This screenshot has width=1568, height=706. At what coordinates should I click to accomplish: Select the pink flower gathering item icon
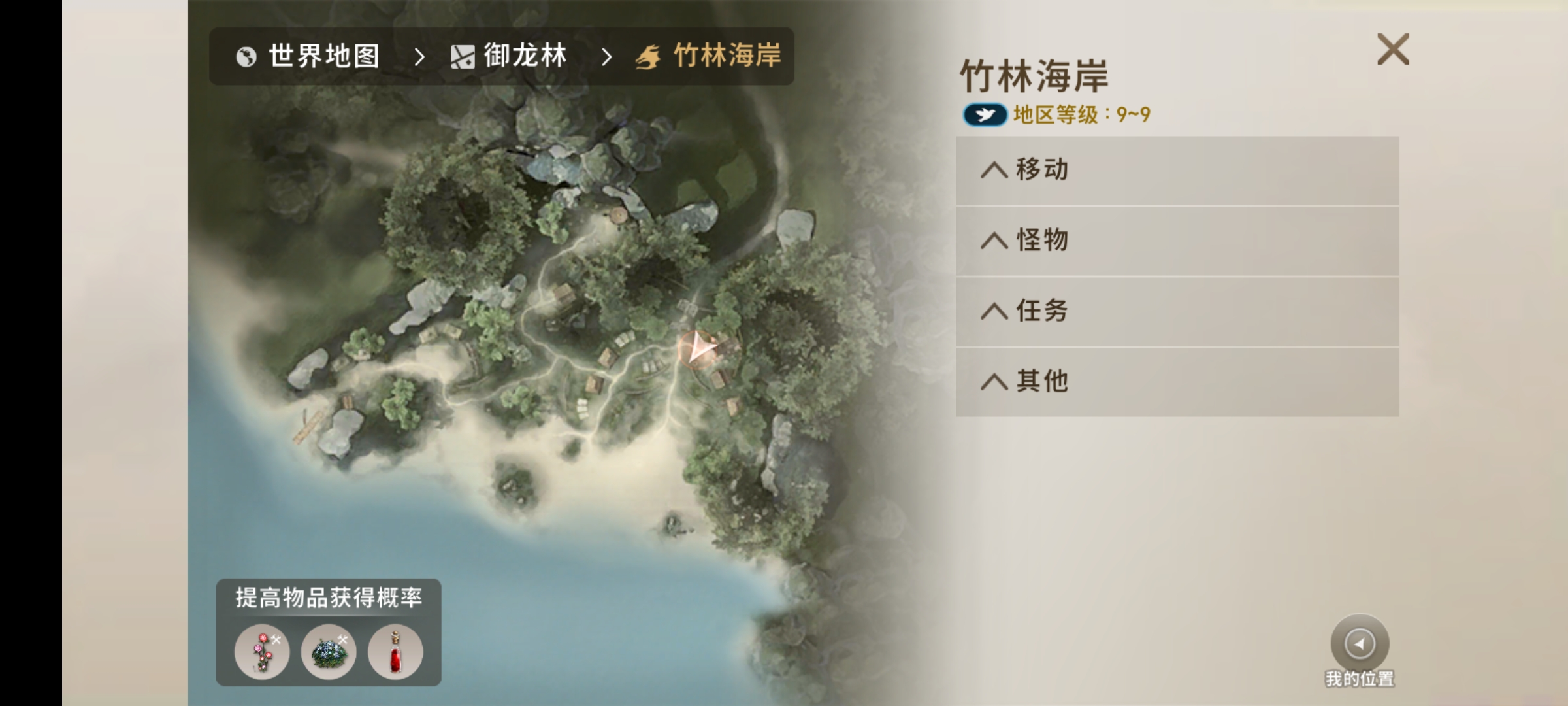[x=261, y=650]
